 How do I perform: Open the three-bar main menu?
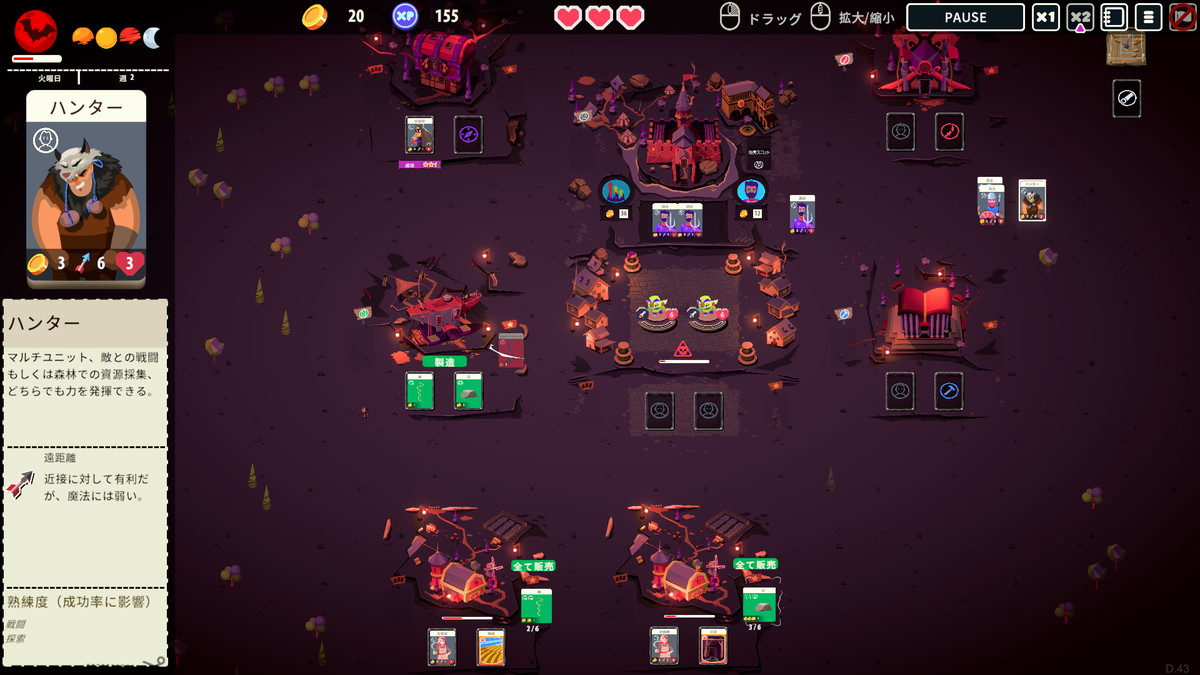(x=1148, y=17)
